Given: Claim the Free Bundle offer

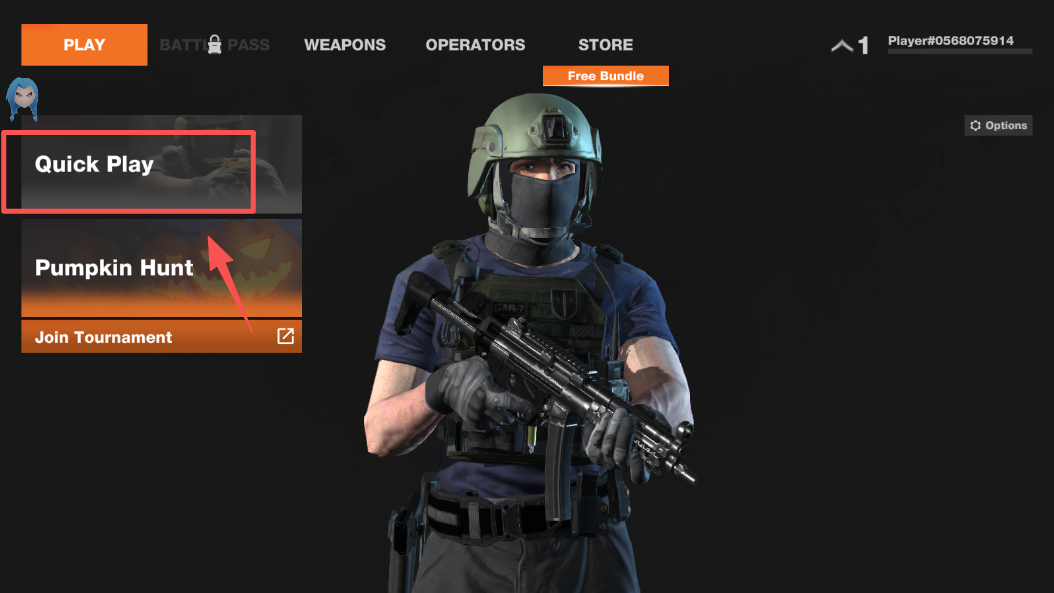Looking at the screenshot, I should click(x=605, y=76).
